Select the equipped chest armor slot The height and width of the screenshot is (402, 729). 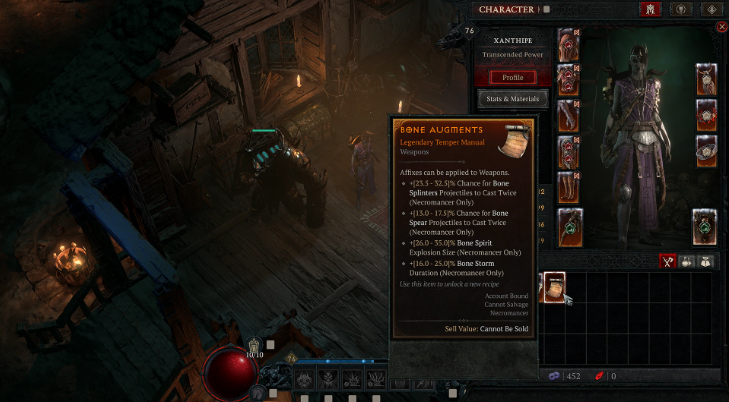[x=568, y=79]
